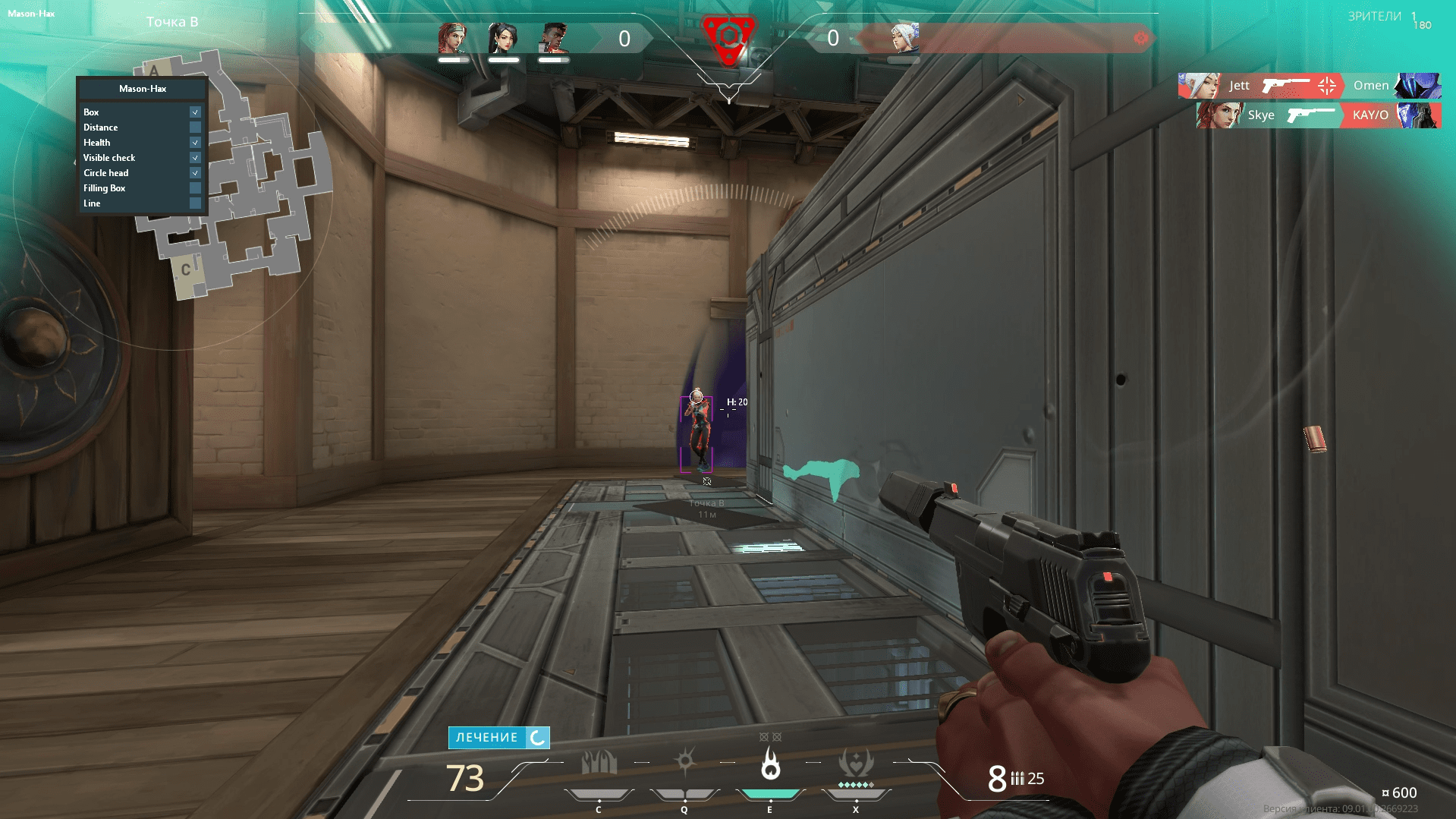Select the Slow Orb ability icon
Screen dimensions: 1456x819
point(685,761)
